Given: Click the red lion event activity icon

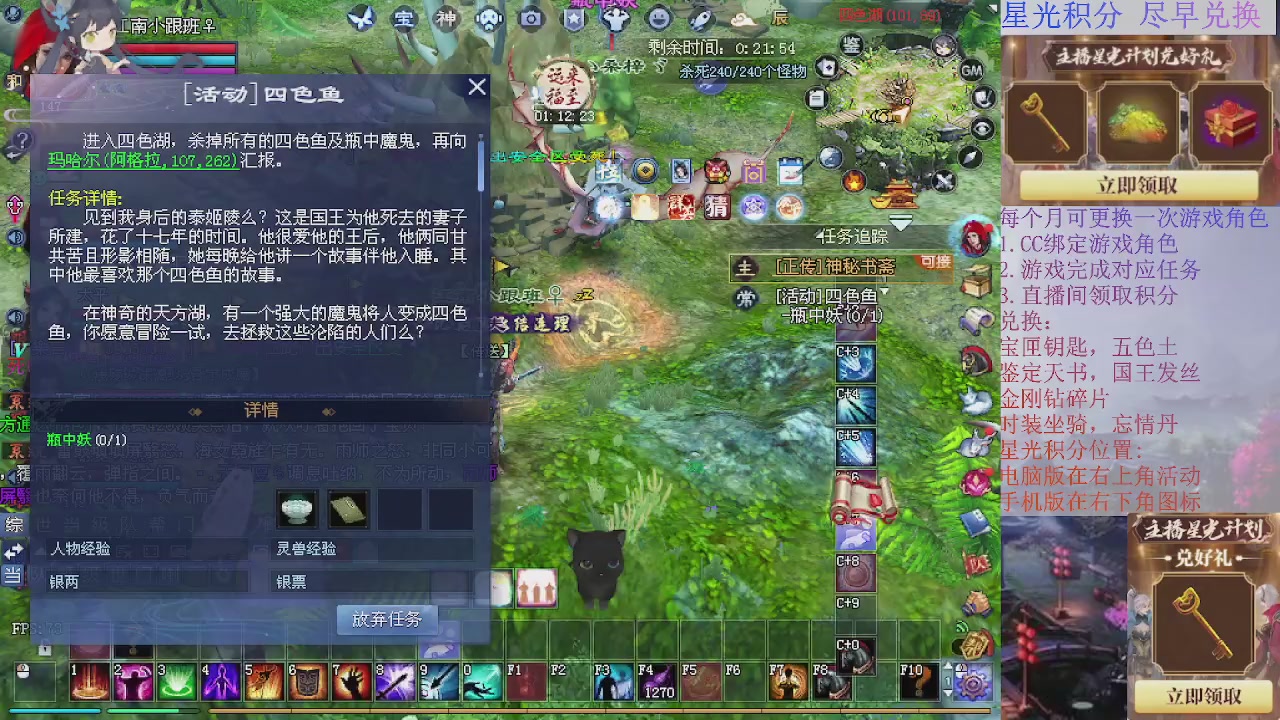Looking at the screenshot, I should [x=717, y=170].
